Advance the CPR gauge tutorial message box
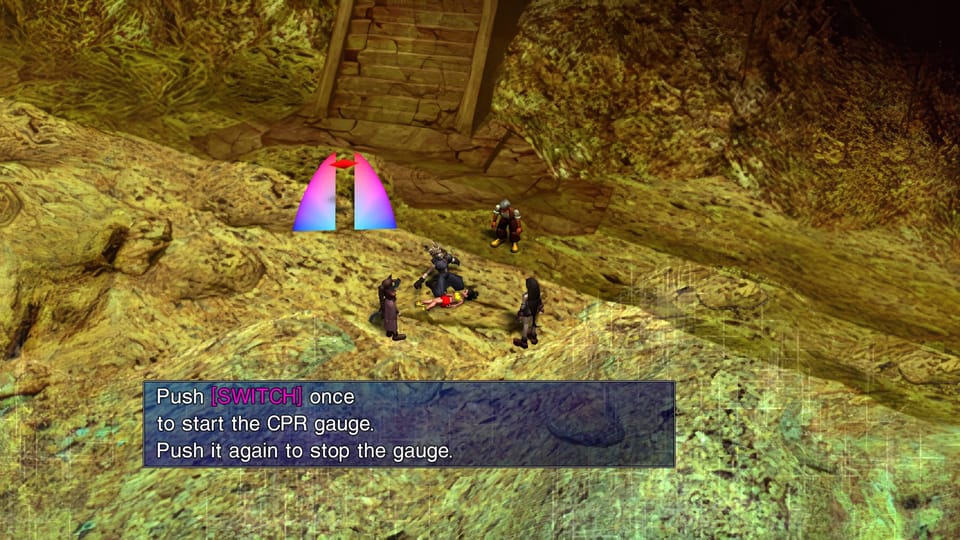The width and height of the screenshot is (960, 540). click(409, 424)
